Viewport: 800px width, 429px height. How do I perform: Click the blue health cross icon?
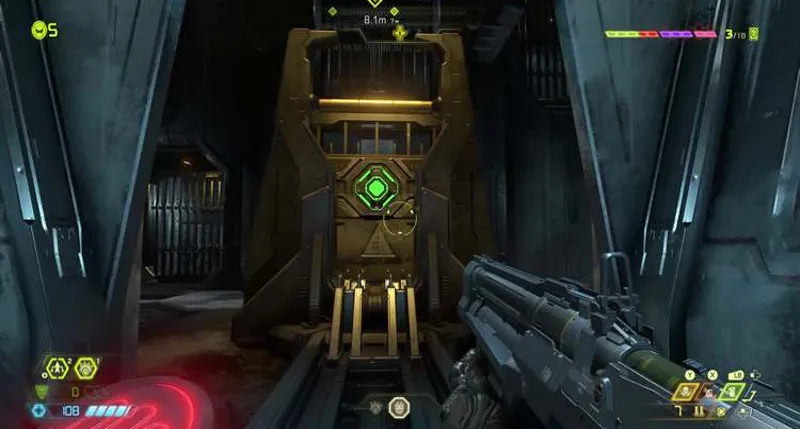coord(39,410)
